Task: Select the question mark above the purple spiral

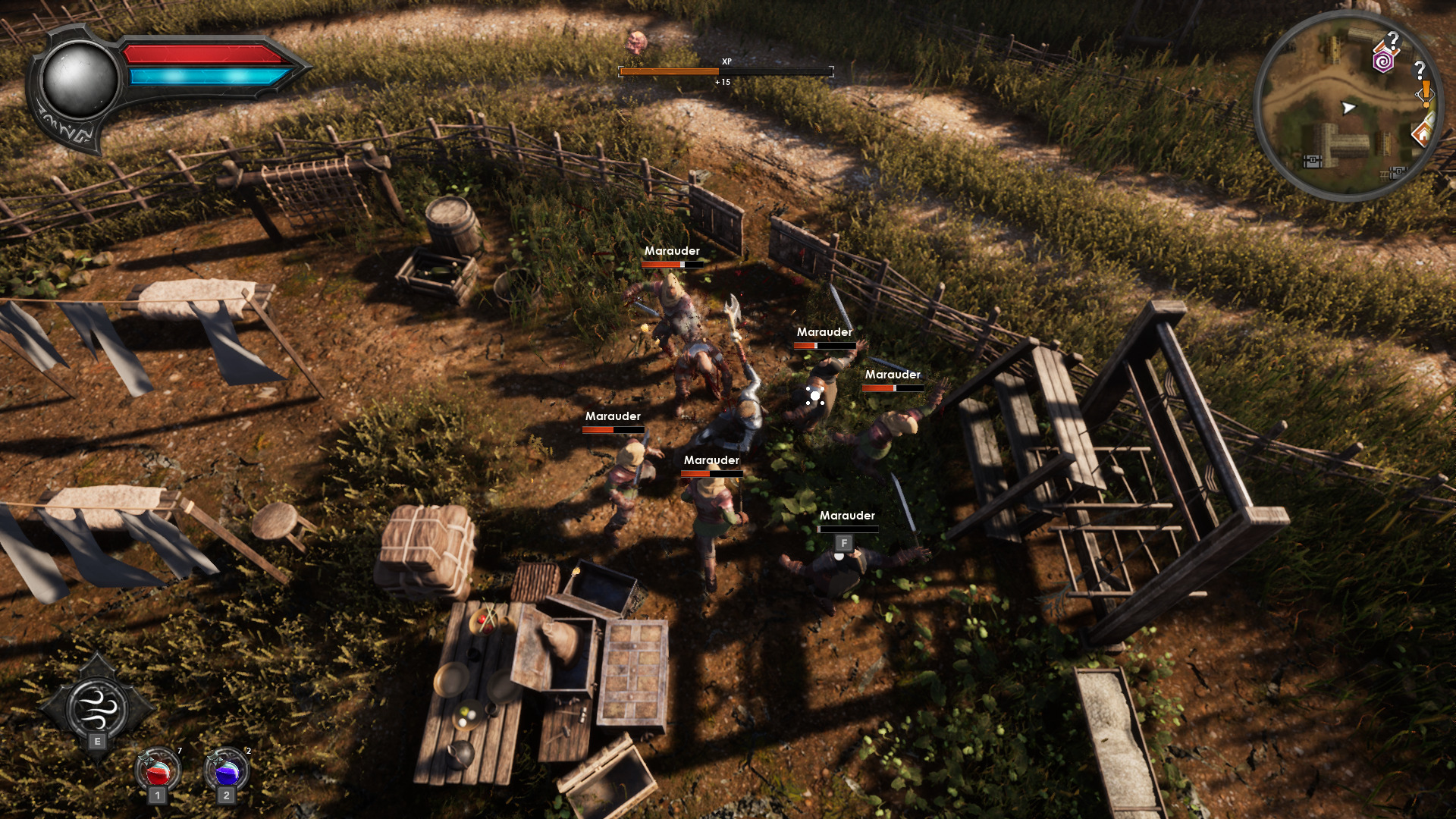Action: tap(1393, 39)
